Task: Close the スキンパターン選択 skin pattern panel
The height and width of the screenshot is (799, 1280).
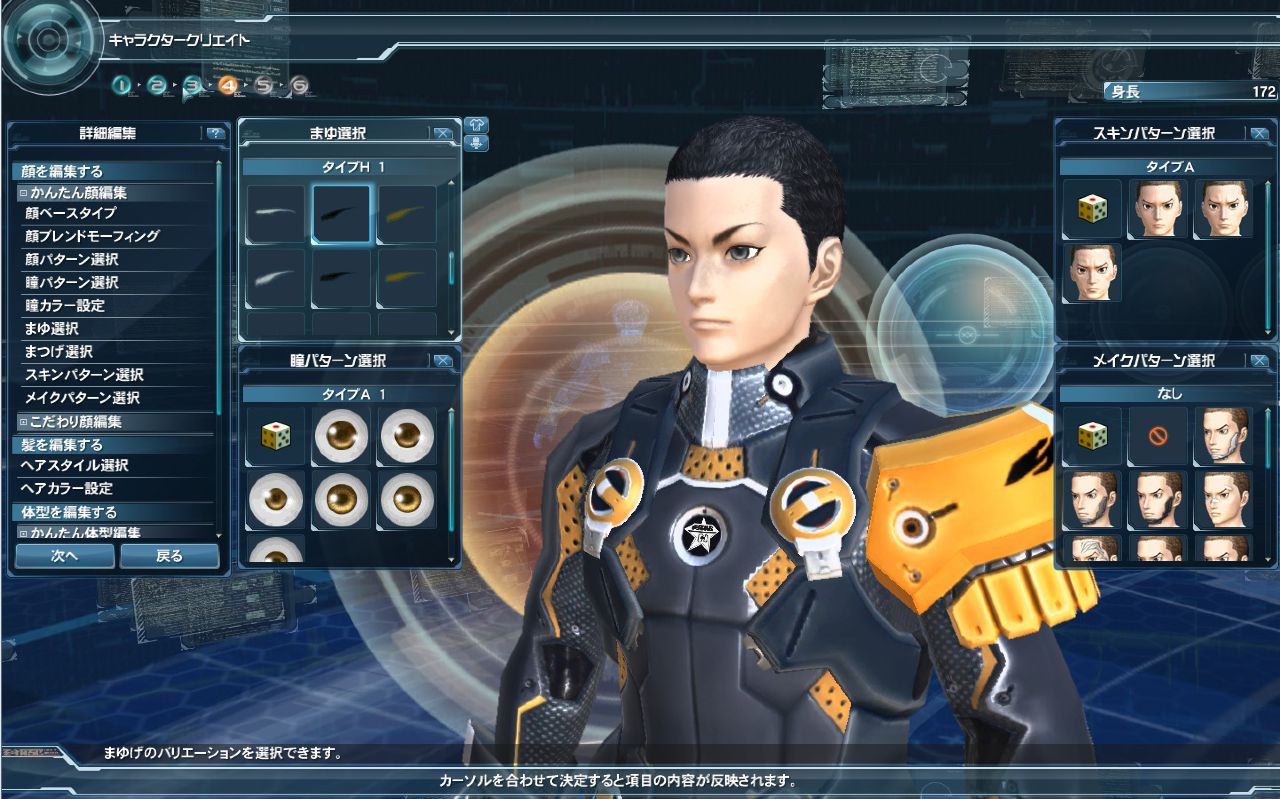Action: [x=1259, y=133]
